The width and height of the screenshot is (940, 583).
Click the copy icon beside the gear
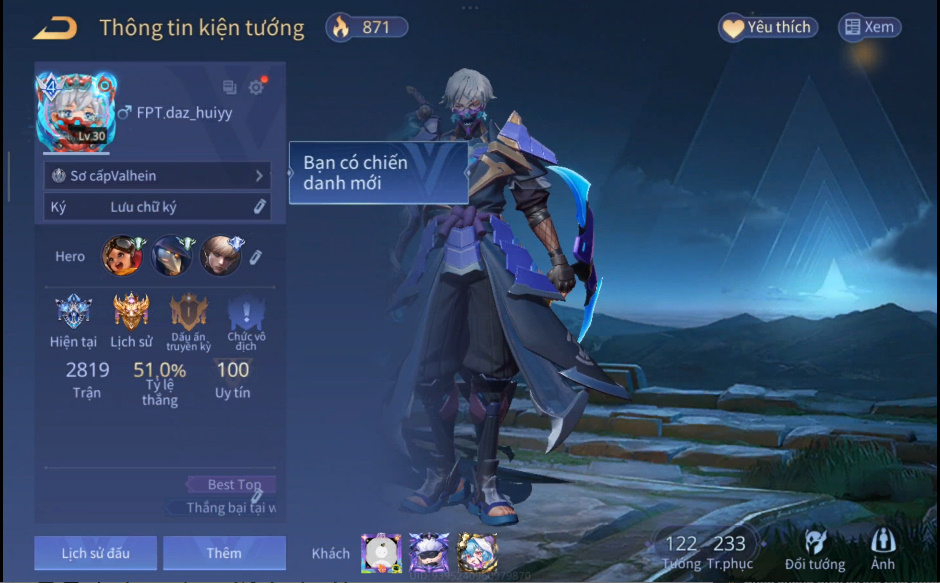pyautogui.click(x=230, y=88)
